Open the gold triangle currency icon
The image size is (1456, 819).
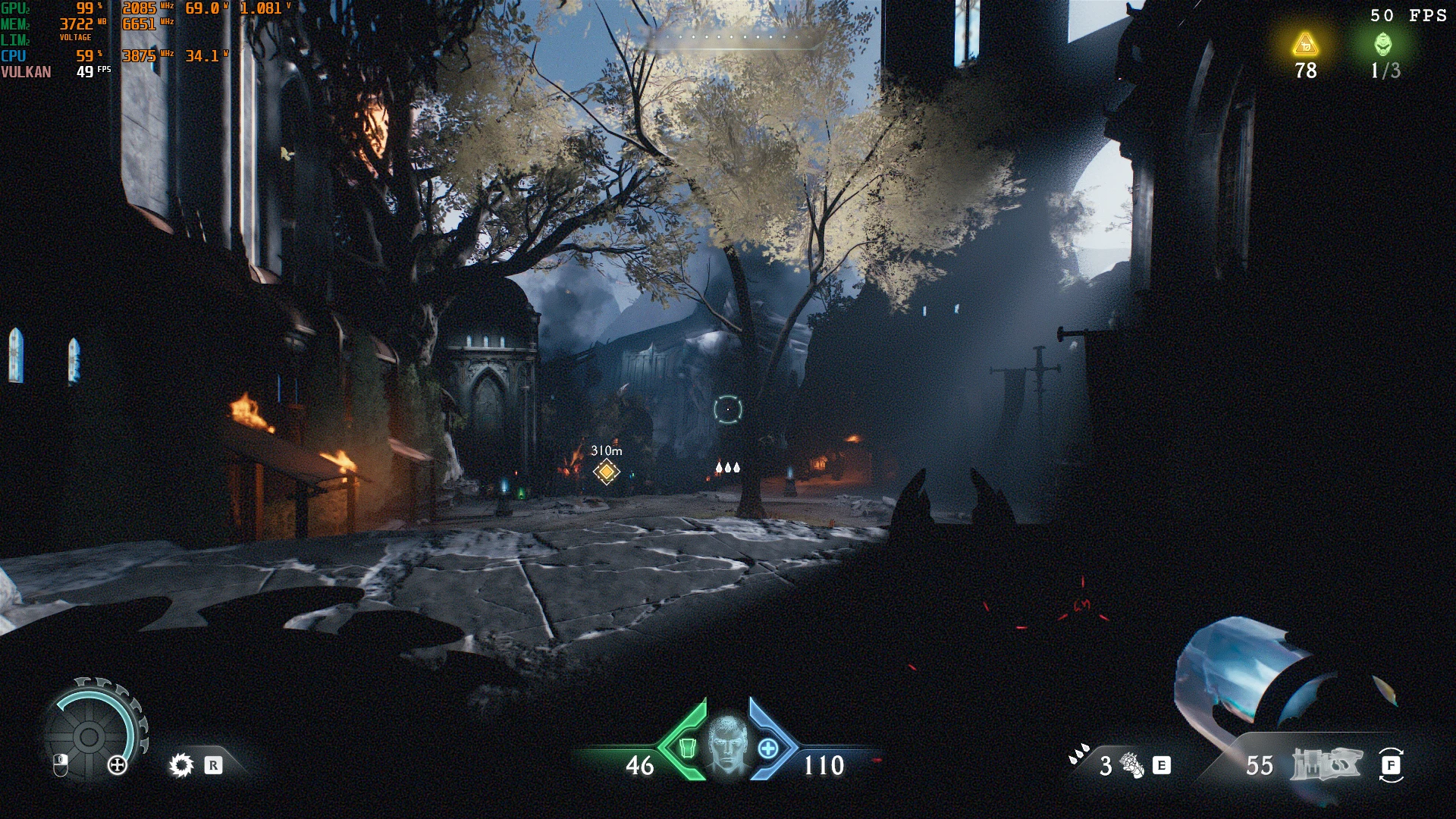coord(1305,45)
